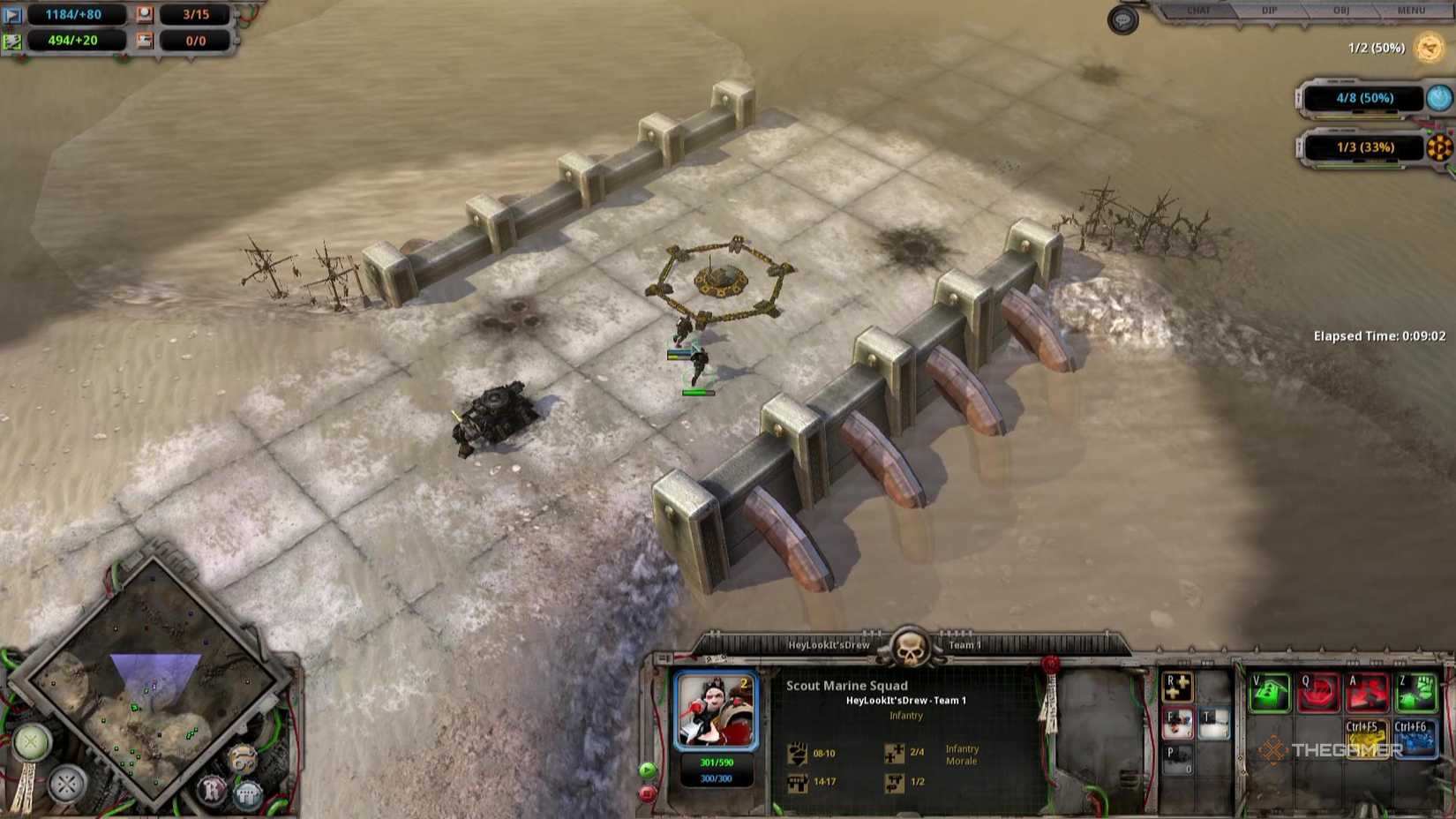The width and height of the screenshot is (1456, 819).
Task: Select the Scout Marine Squad portrait
Action: pos(716,711)
